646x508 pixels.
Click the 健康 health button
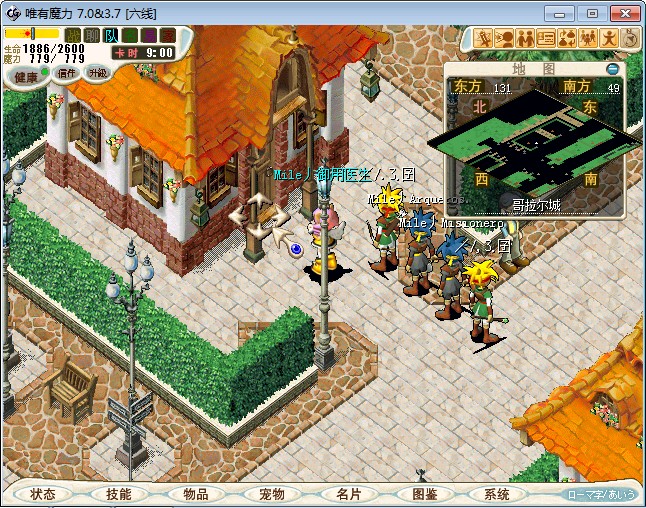(26, 76)
